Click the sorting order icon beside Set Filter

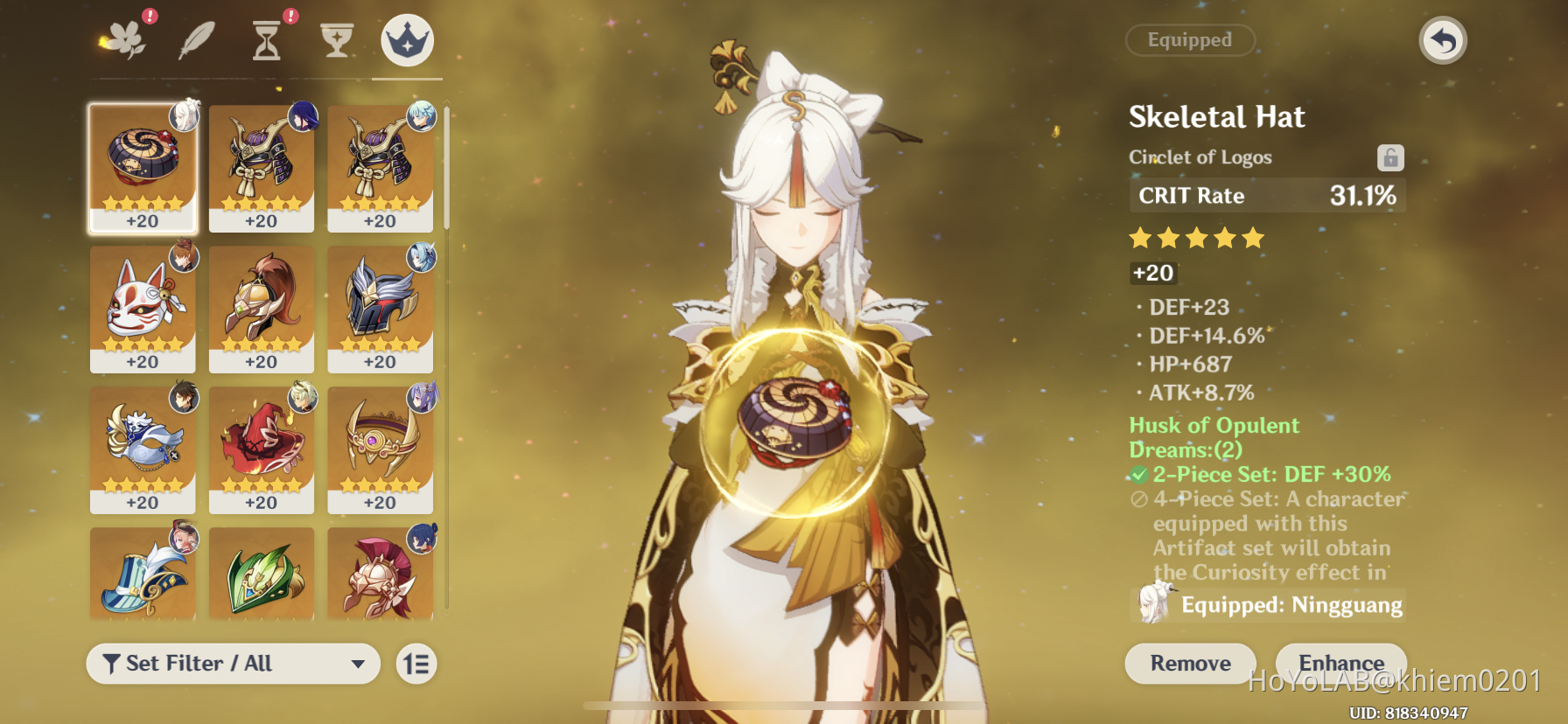click(x=415, y=664)
